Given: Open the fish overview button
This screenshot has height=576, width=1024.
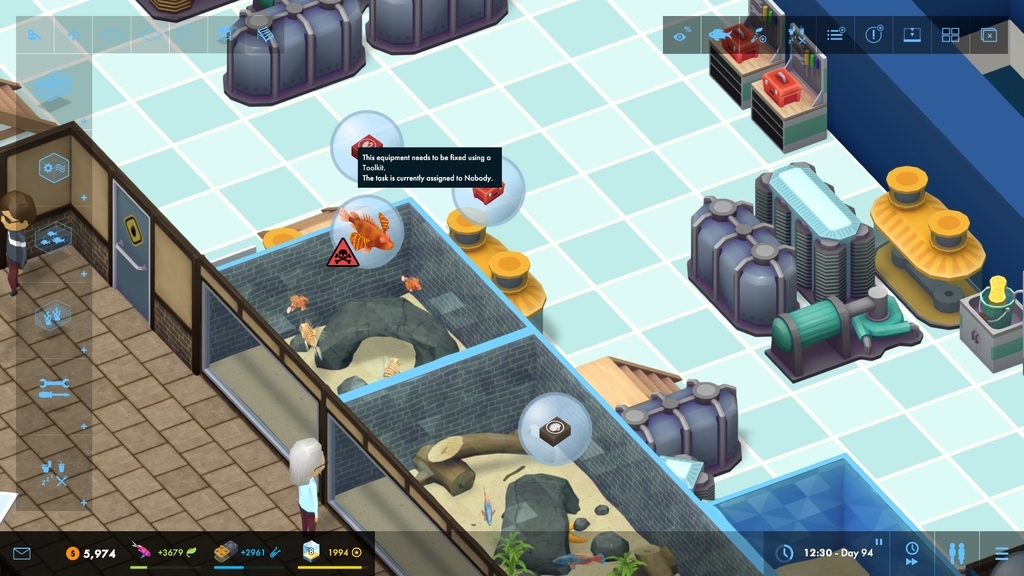Looking at the screenshot, I should point(720,35).
